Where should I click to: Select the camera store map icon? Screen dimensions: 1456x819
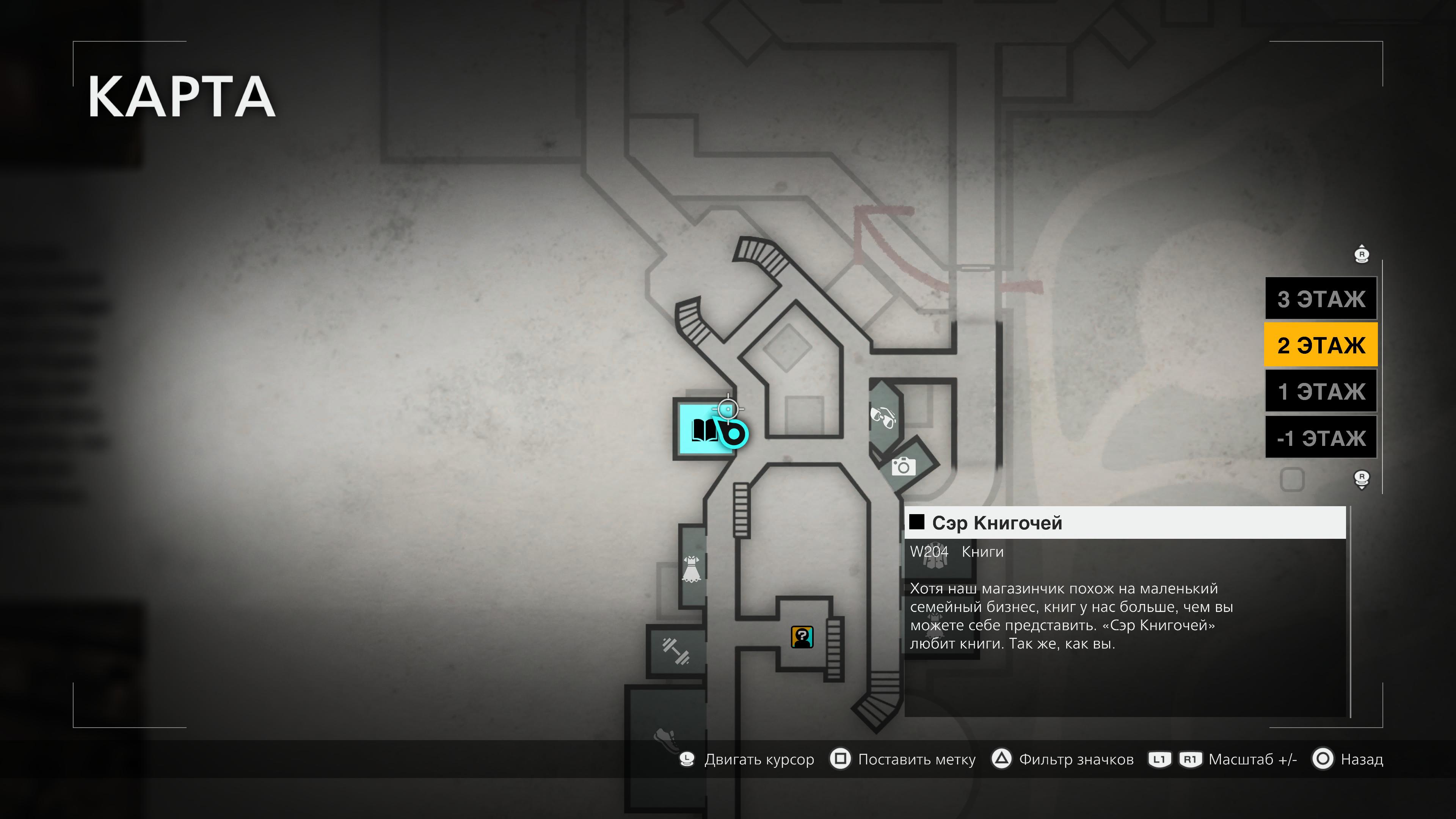903,467
